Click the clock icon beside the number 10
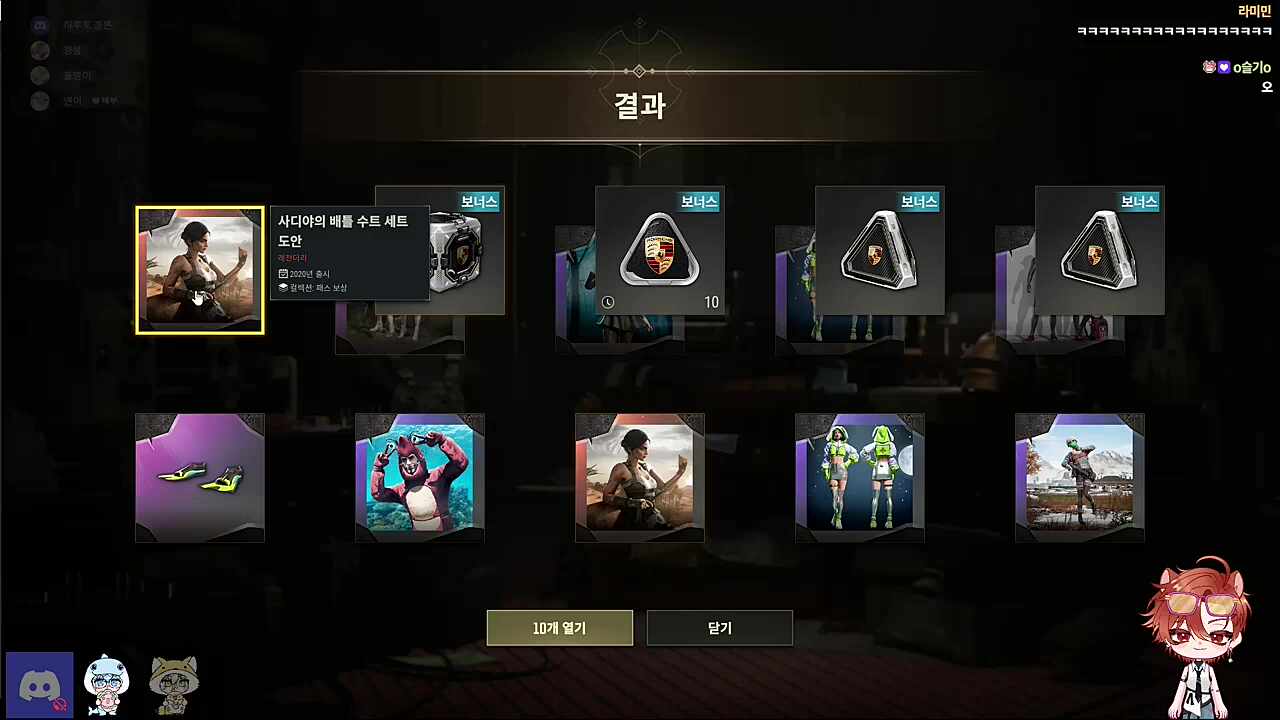1280x720 pixels. [x=609, y=302]
